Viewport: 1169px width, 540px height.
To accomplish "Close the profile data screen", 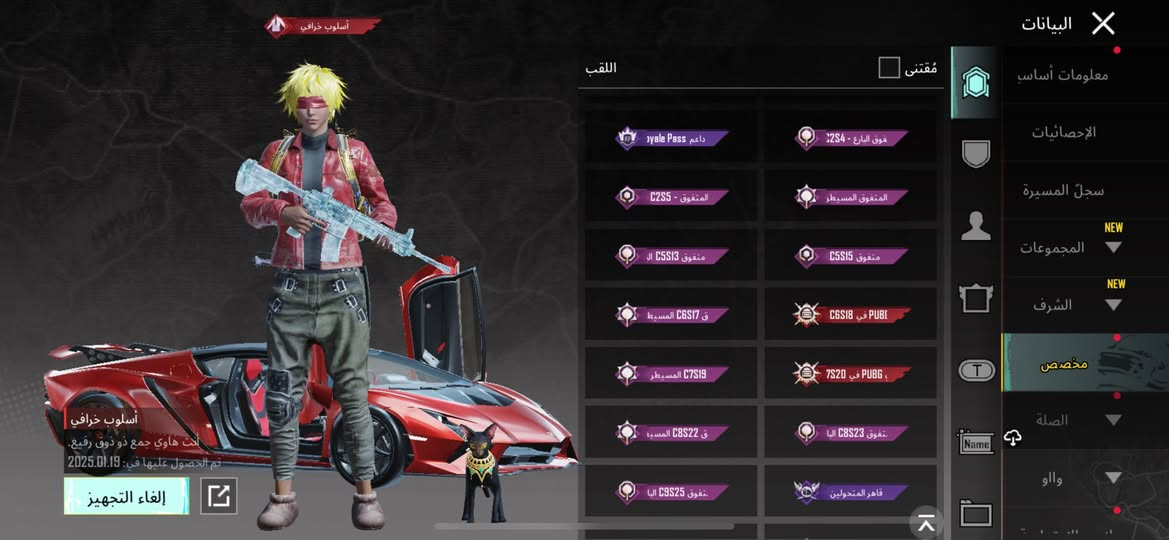I will tap(1102, 24).
